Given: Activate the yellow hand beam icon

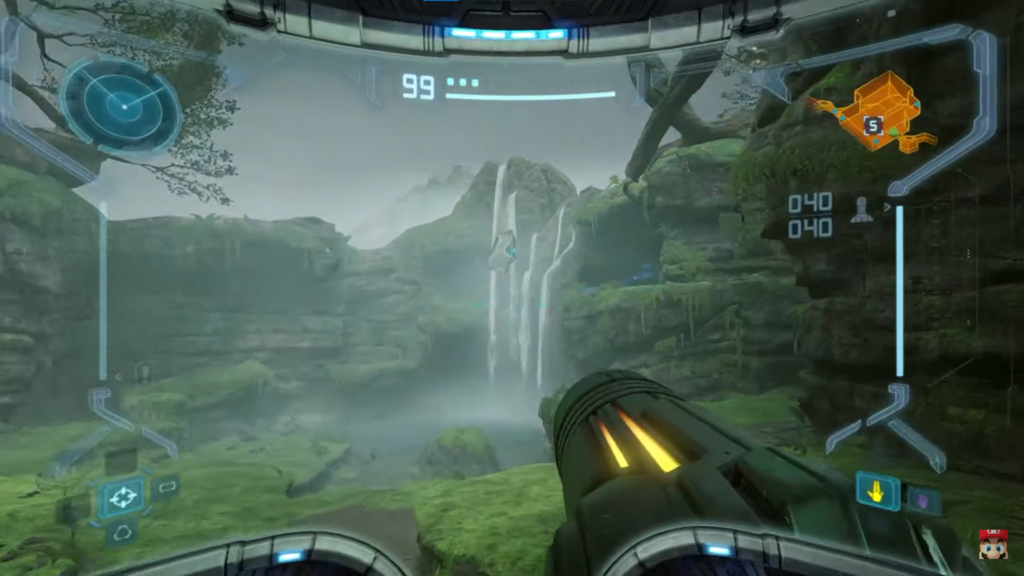Looking at the screenshot, I should click(877, 491).
